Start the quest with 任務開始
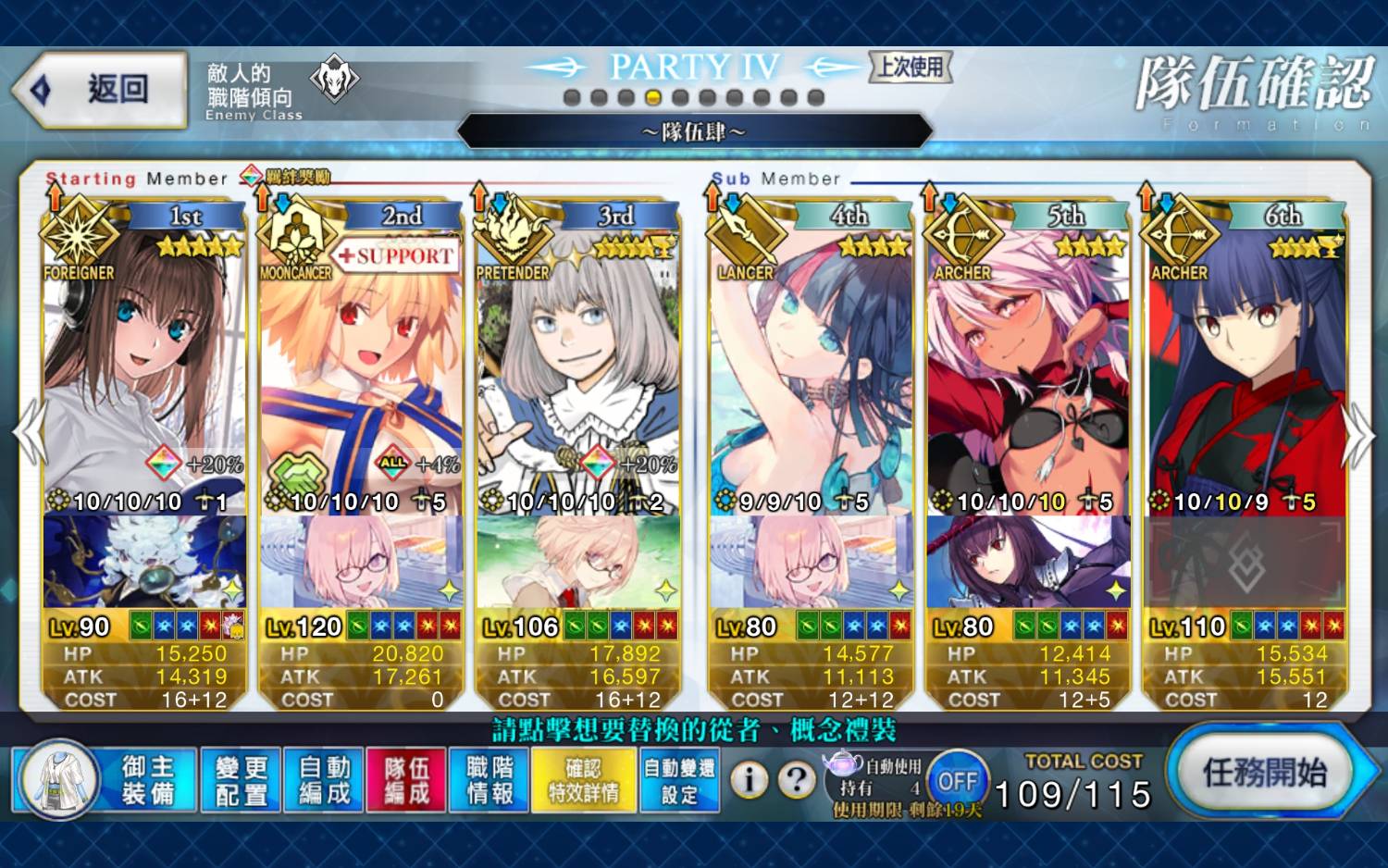 click(x=1264, y=773)
